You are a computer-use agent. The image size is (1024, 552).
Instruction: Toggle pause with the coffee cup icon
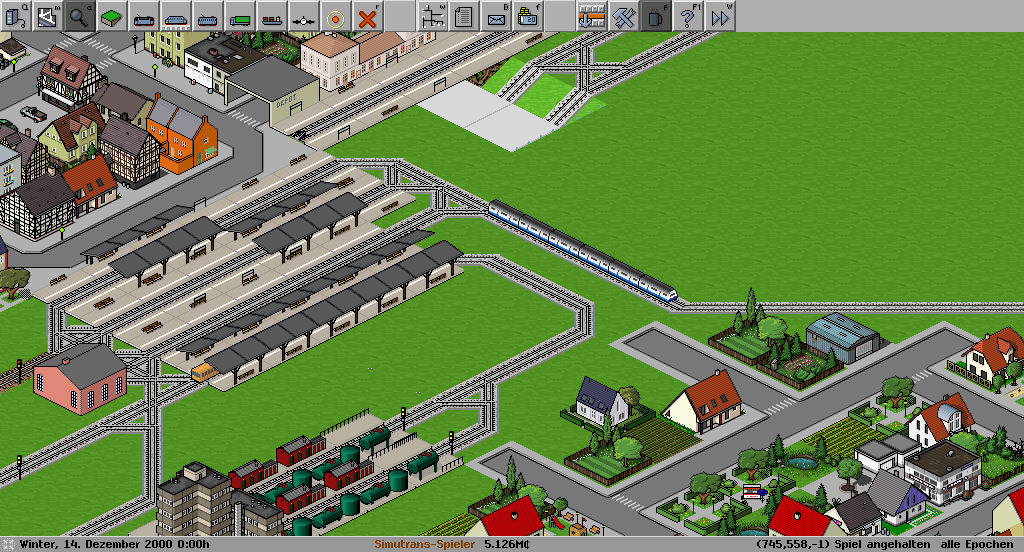click(655, 15)
